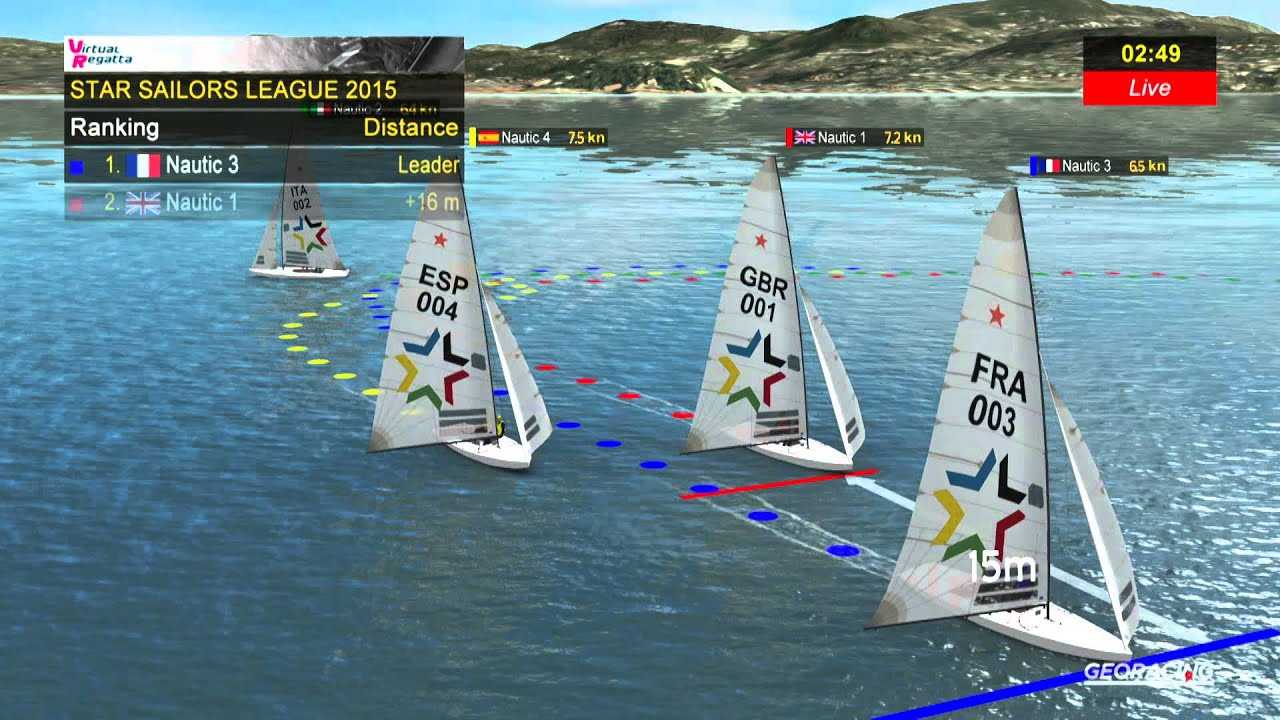The image size is (1280, 720).
Task: Click the Georacing watermark logo
Action: pos(1148,671)
